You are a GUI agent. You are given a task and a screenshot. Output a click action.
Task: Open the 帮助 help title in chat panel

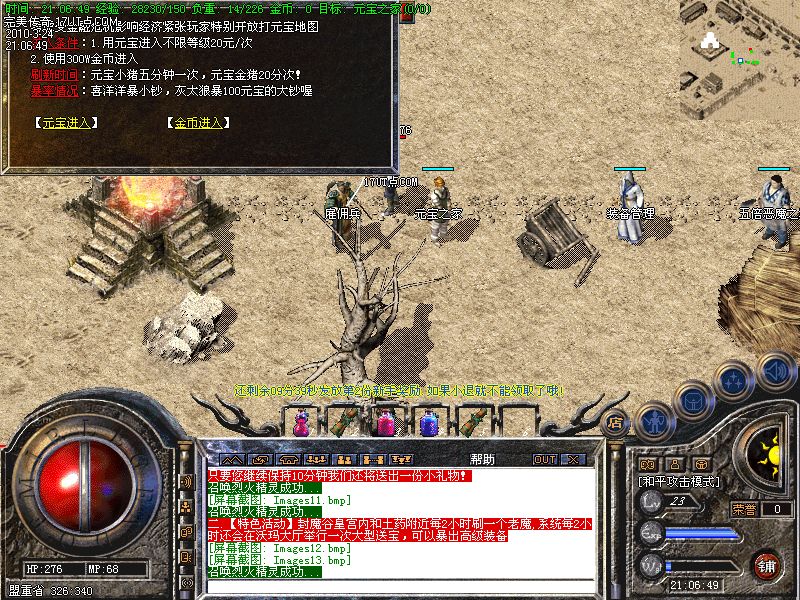[481, 459]
